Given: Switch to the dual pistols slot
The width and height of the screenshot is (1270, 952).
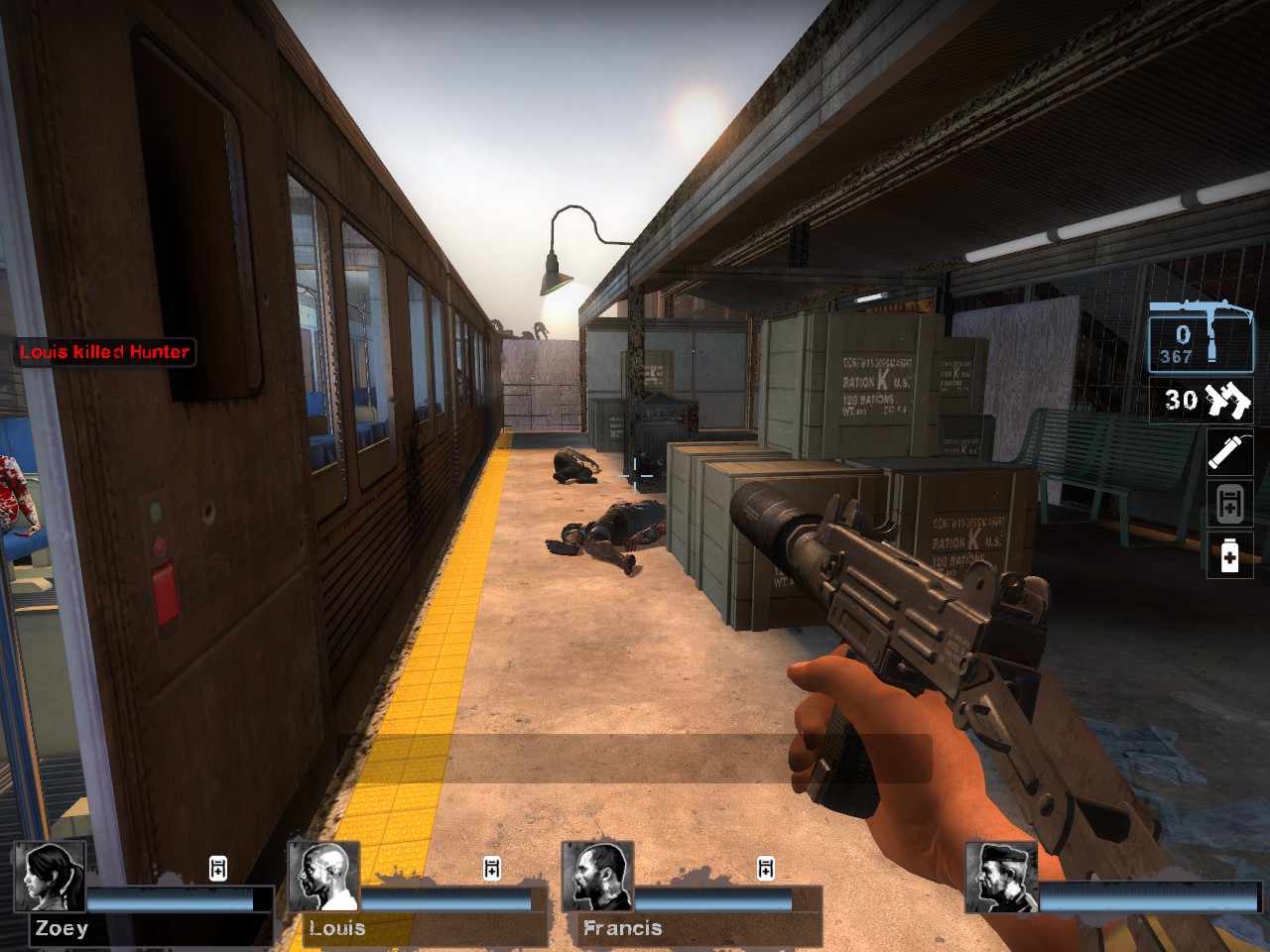Looking at the screenshot, I should [1202, 401].
